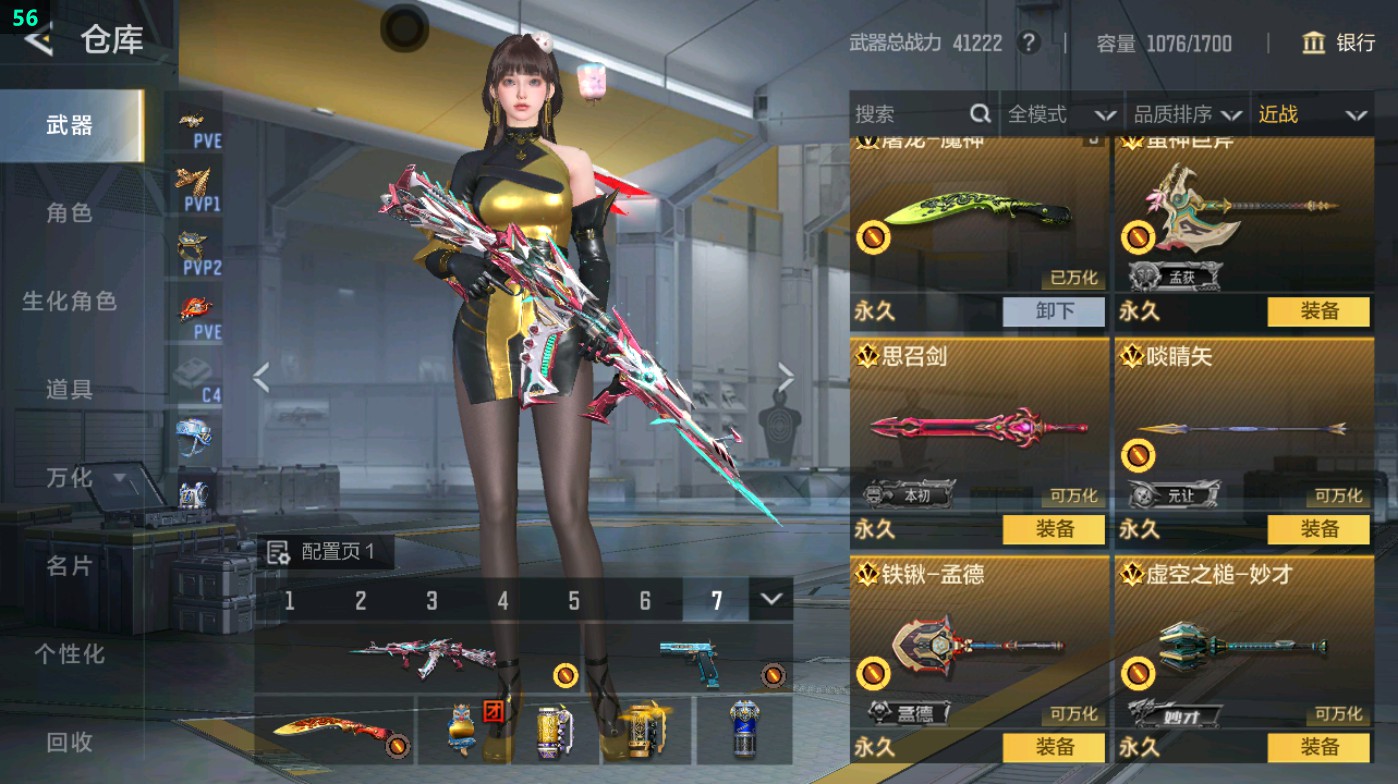Screen dimensions: 1398x784
Task: Select the C4 equipment slot in sidebar
Action: 196,375
